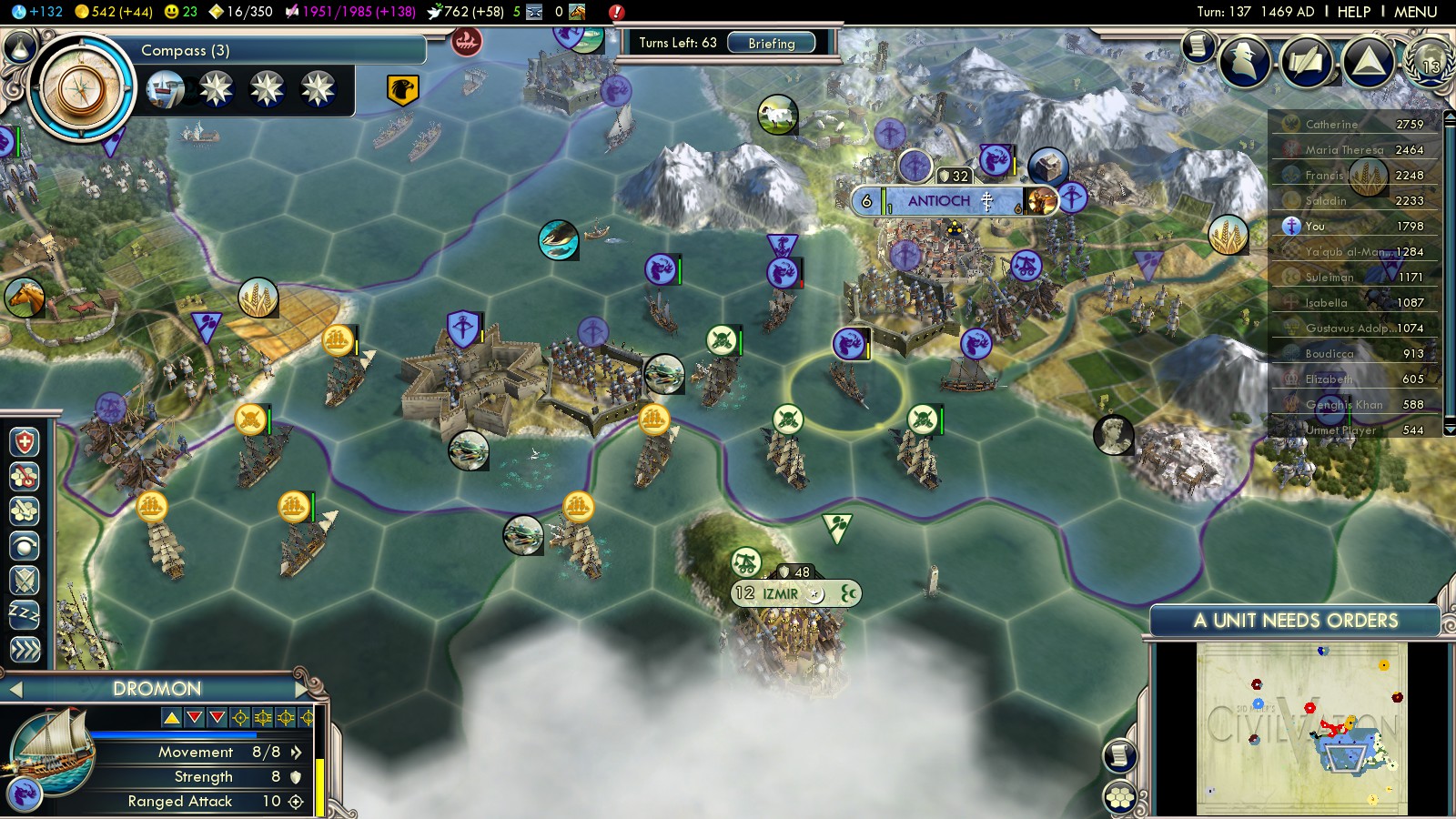
Task: Cycle to the next unit from Dromon panel
Action: pos(302,689)
